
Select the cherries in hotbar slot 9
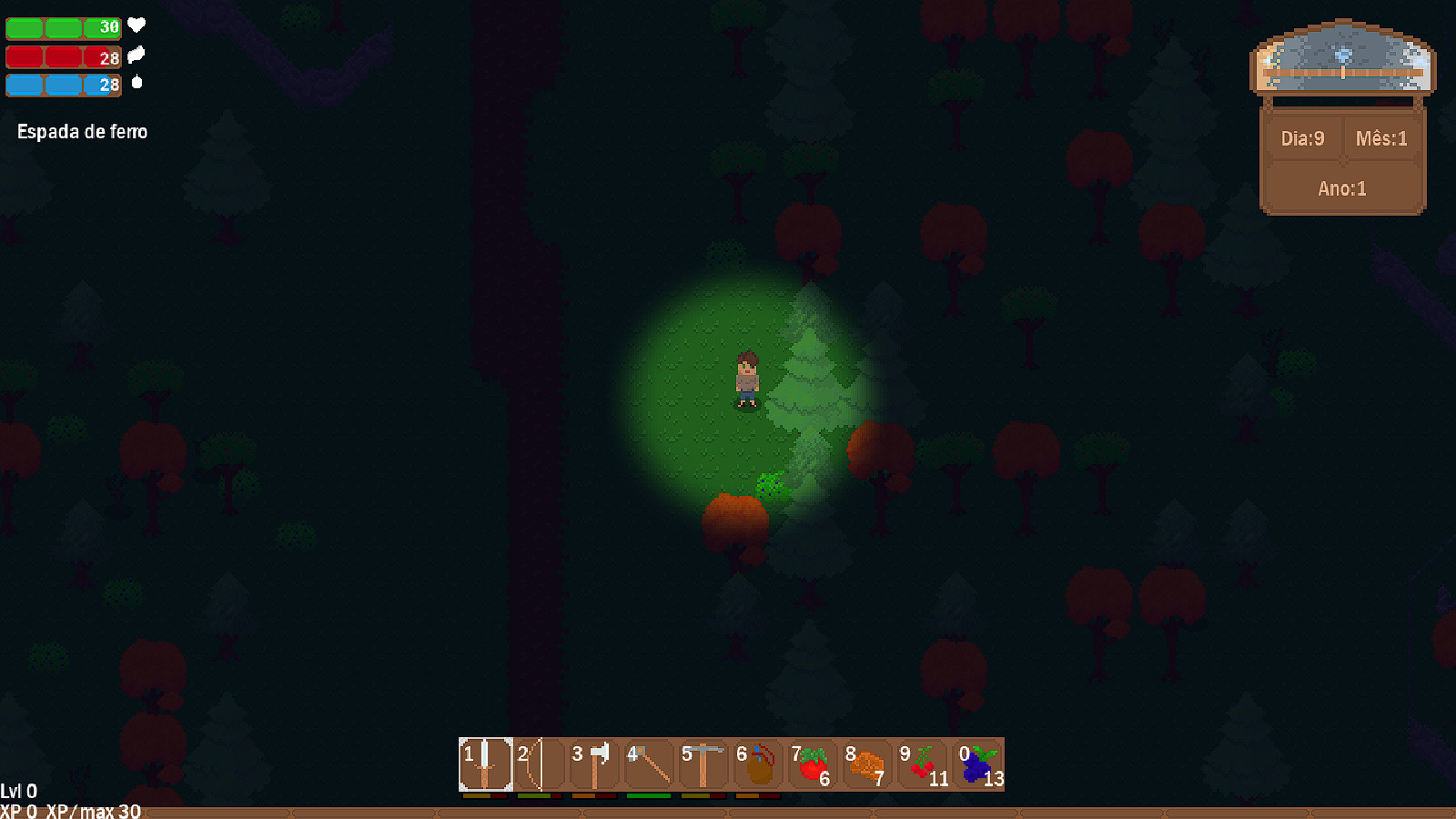925,763
